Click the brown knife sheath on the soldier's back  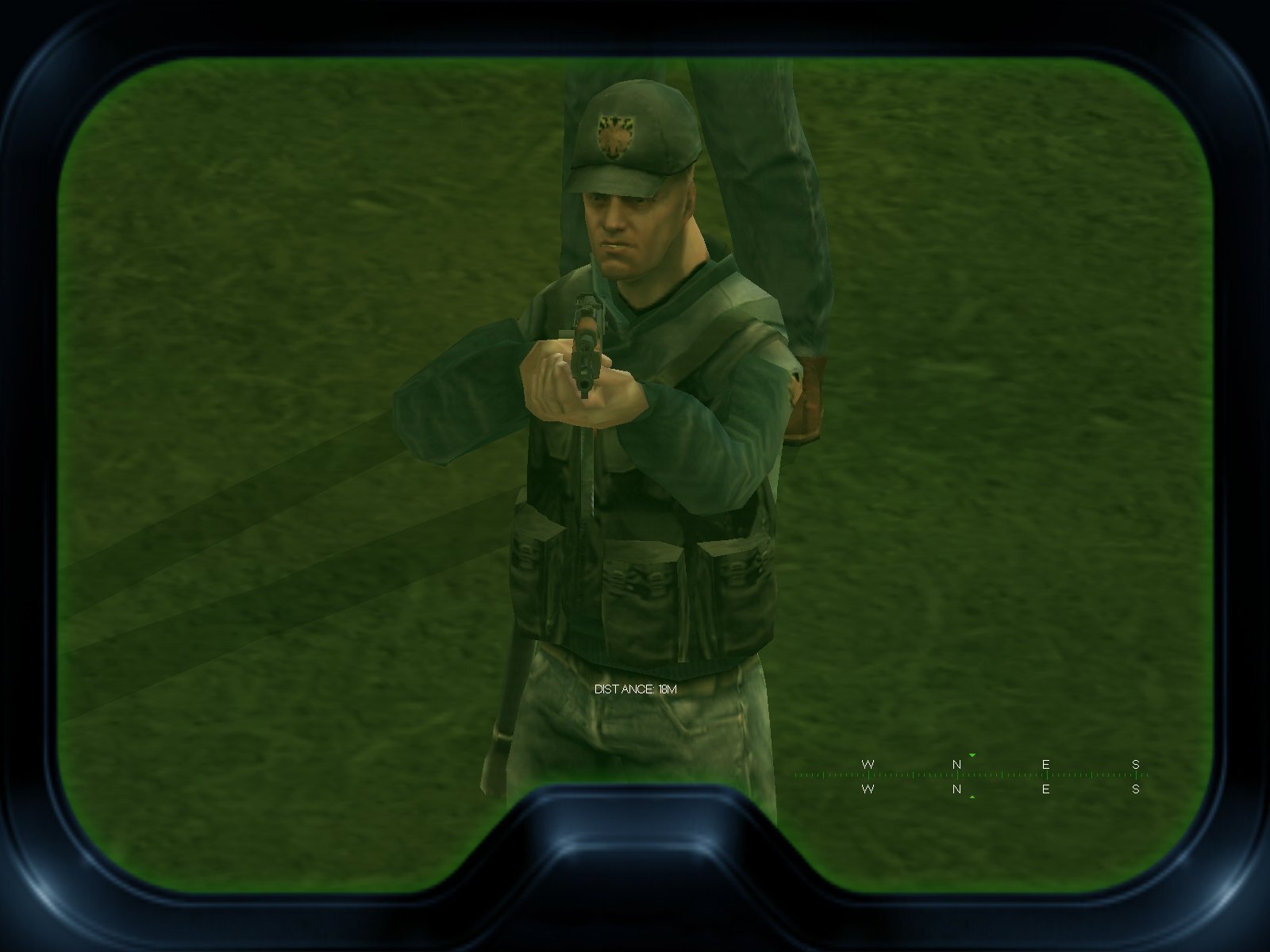[x=808, y=397]
